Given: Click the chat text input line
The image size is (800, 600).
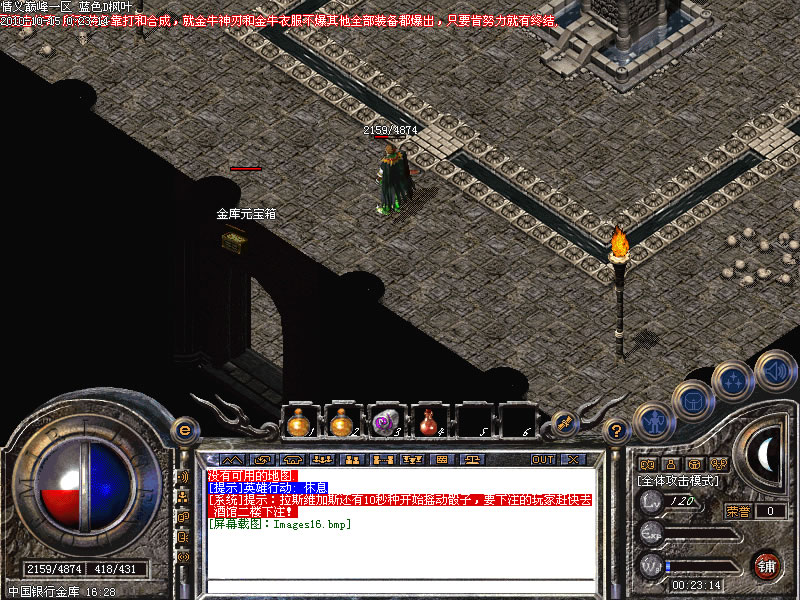Looking at the screenshot, I should click(x=405, y=589).
